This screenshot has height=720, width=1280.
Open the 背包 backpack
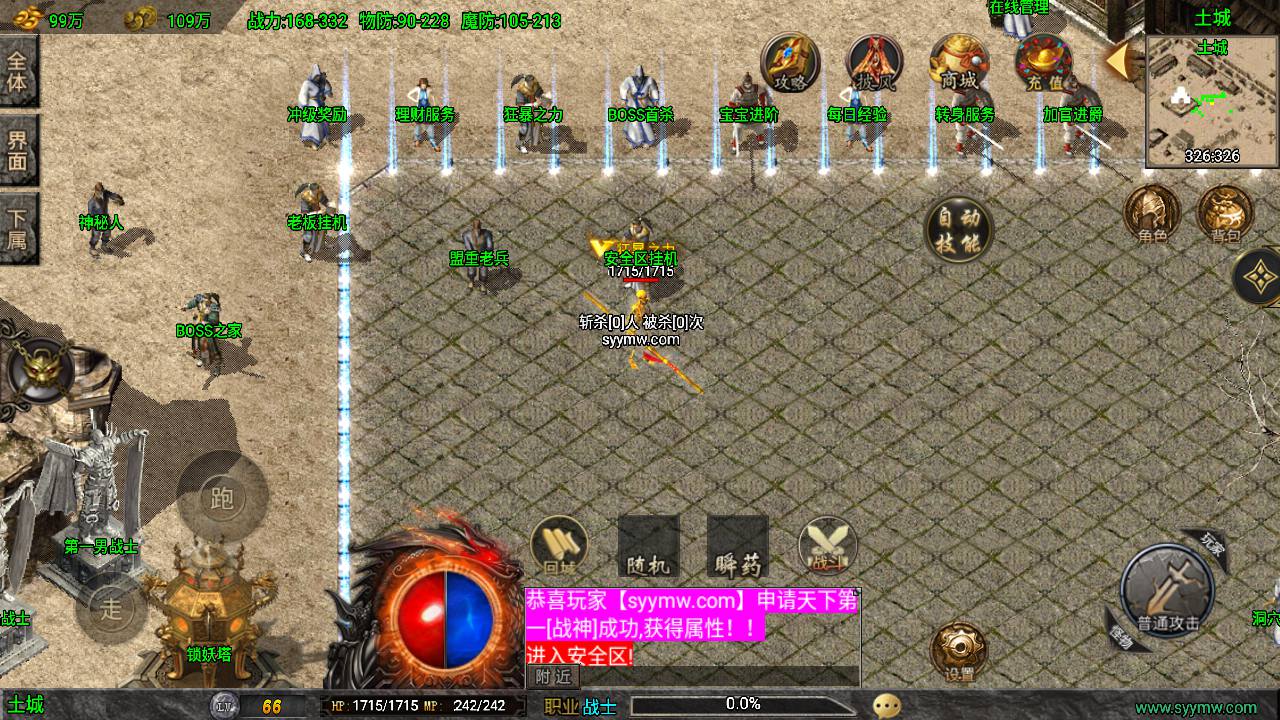point(1225,213)
